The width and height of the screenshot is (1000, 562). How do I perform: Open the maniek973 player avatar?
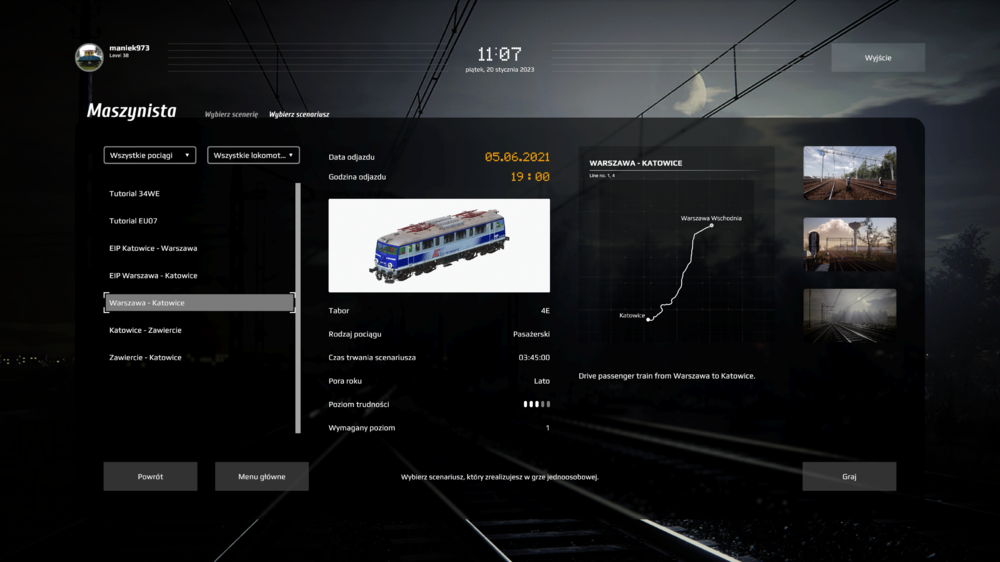[x=89, y=57]
